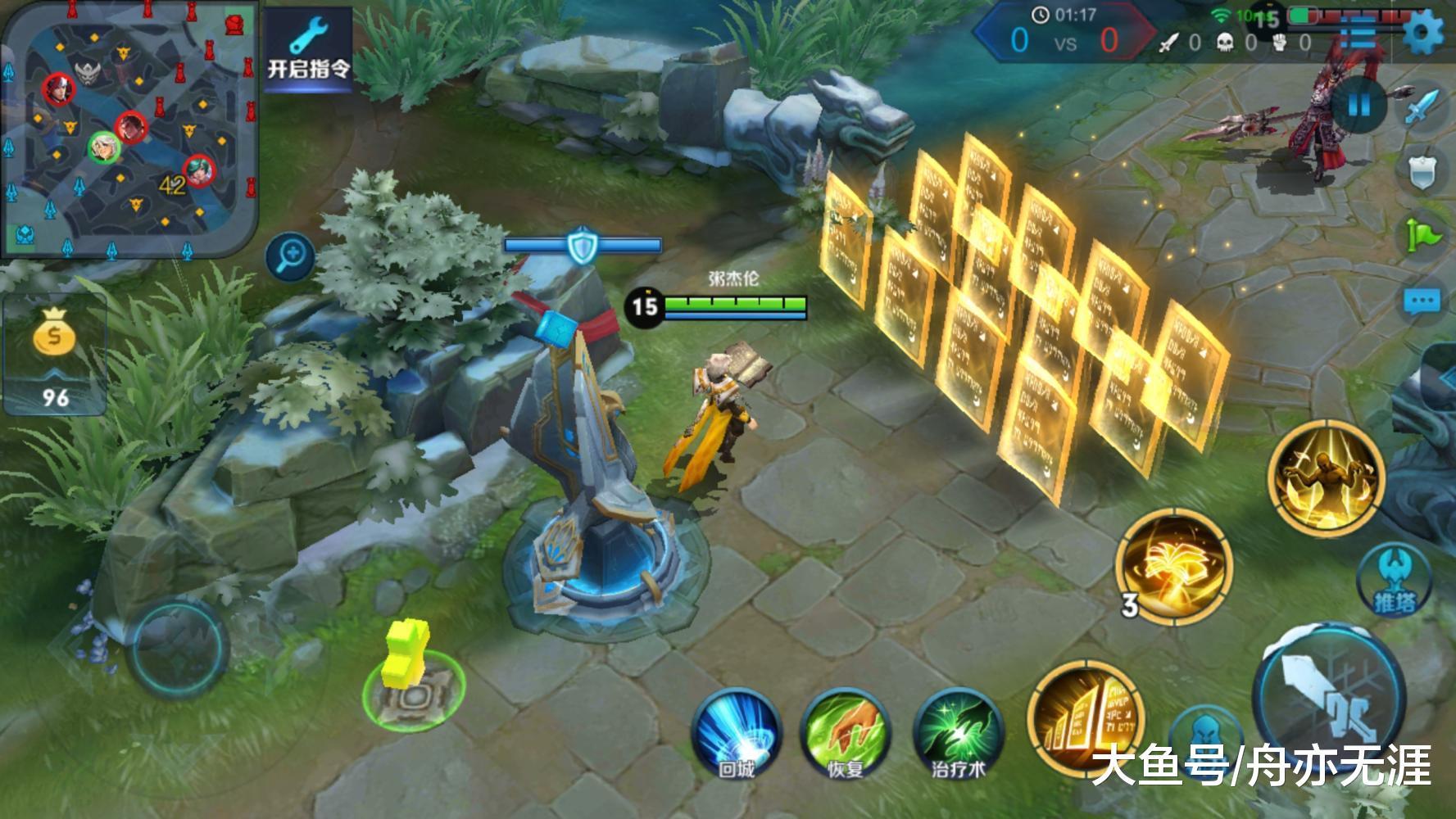Viewport: 1456px width, 819px height.
Task: Open the blue three-line scoreboard menu
Action: point(1359,34)
